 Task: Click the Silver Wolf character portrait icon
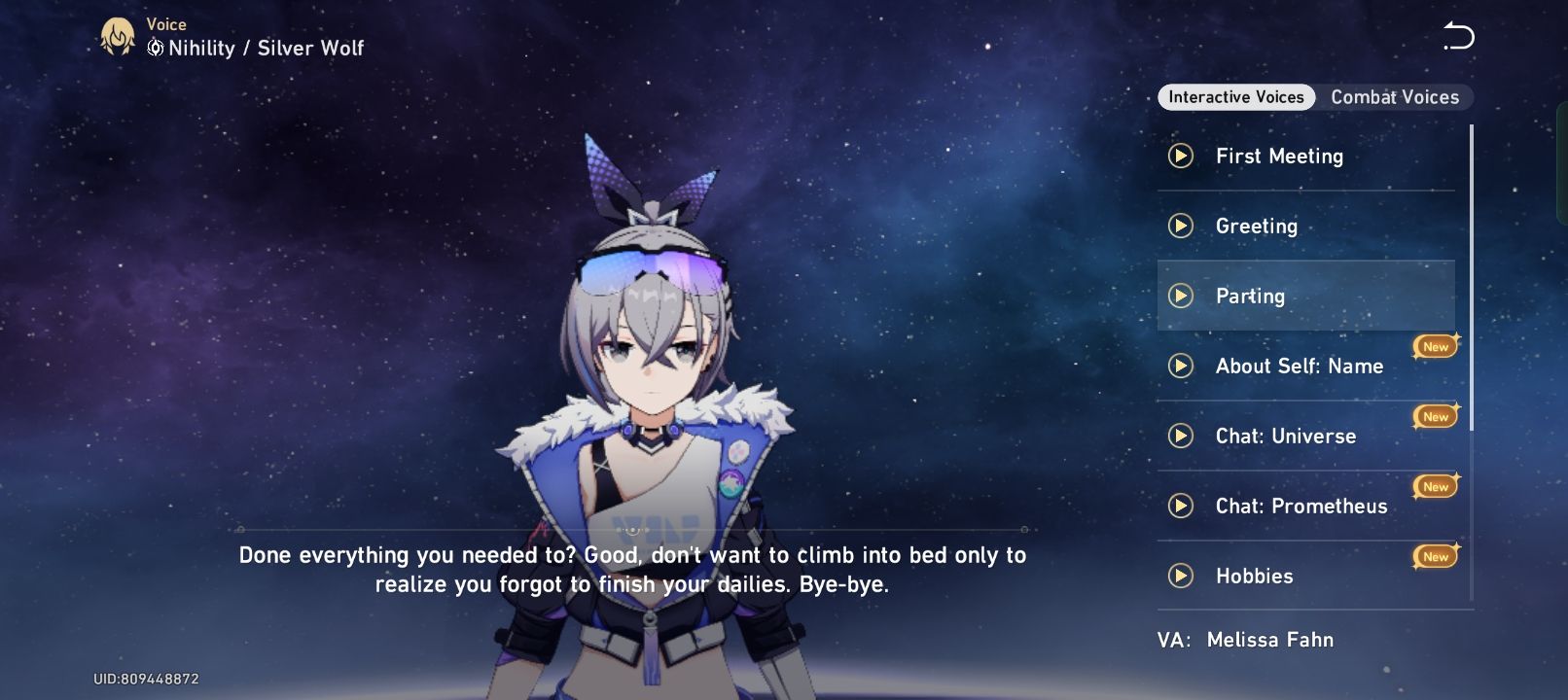tap(116, 36)
